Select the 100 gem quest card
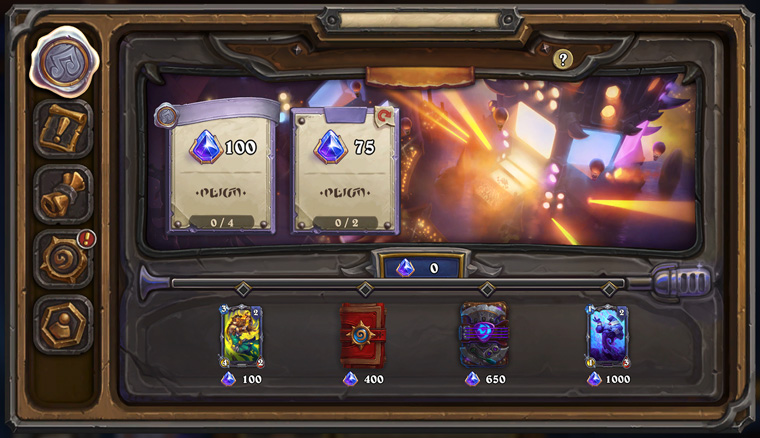 tap(220, 172)
